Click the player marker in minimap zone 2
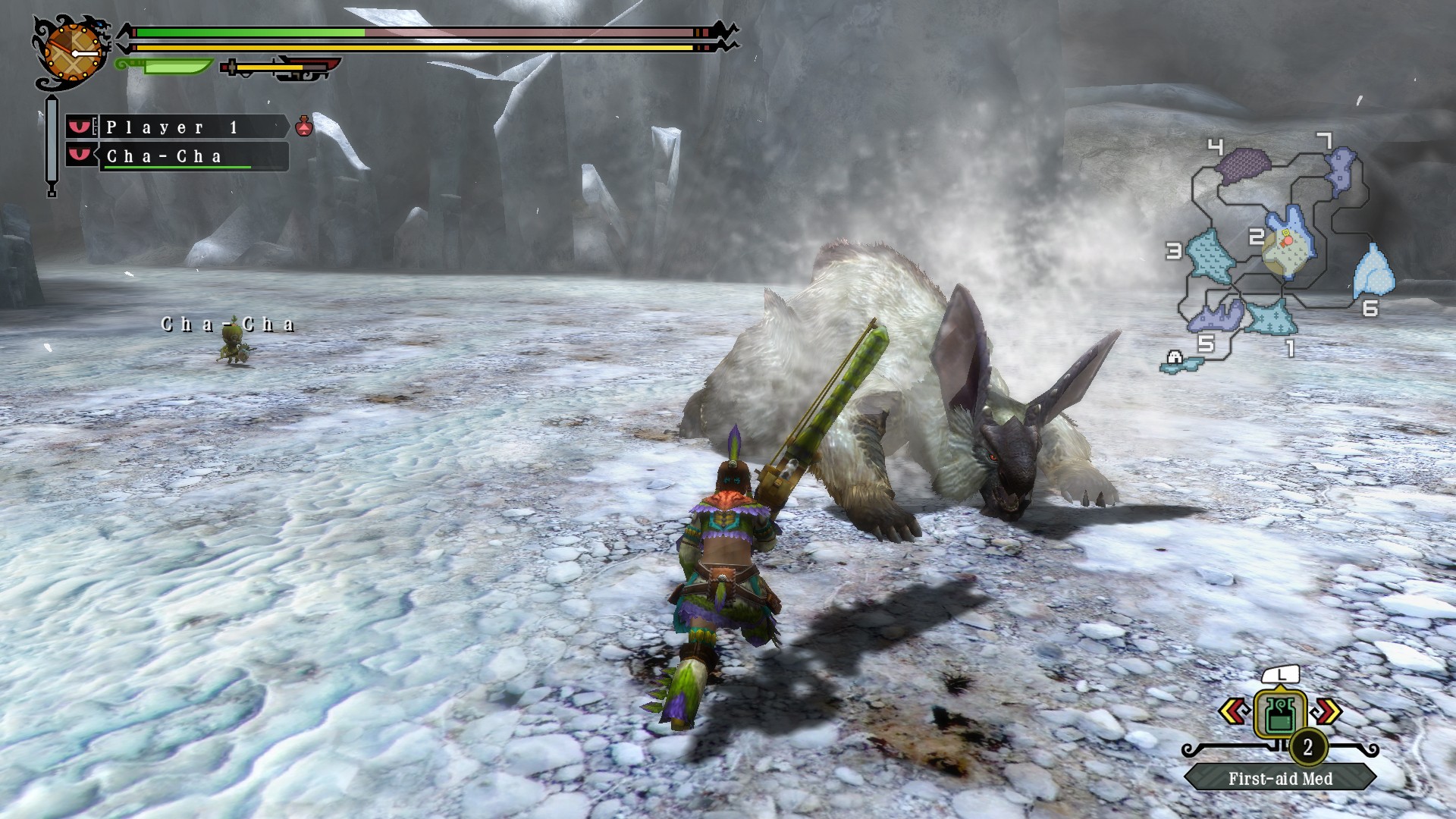 1287,241
